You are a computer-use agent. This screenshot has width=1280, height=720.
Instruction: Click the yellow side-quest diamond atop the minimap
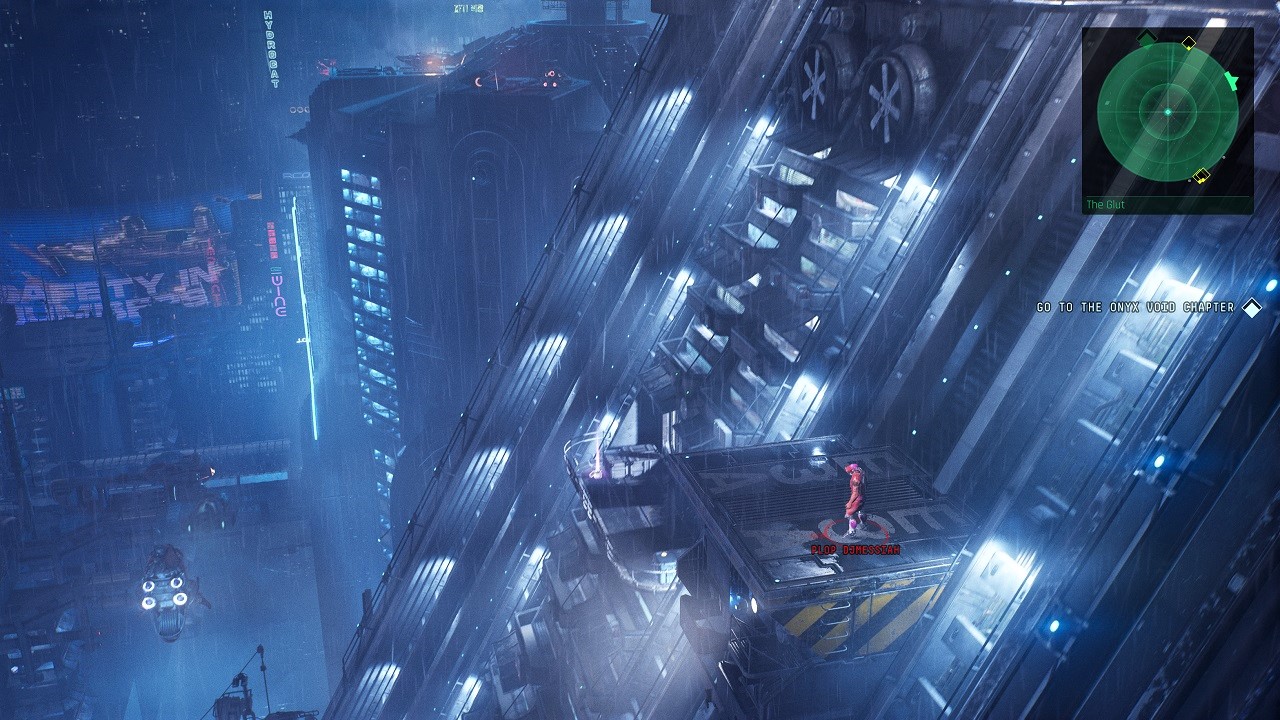1188,42
